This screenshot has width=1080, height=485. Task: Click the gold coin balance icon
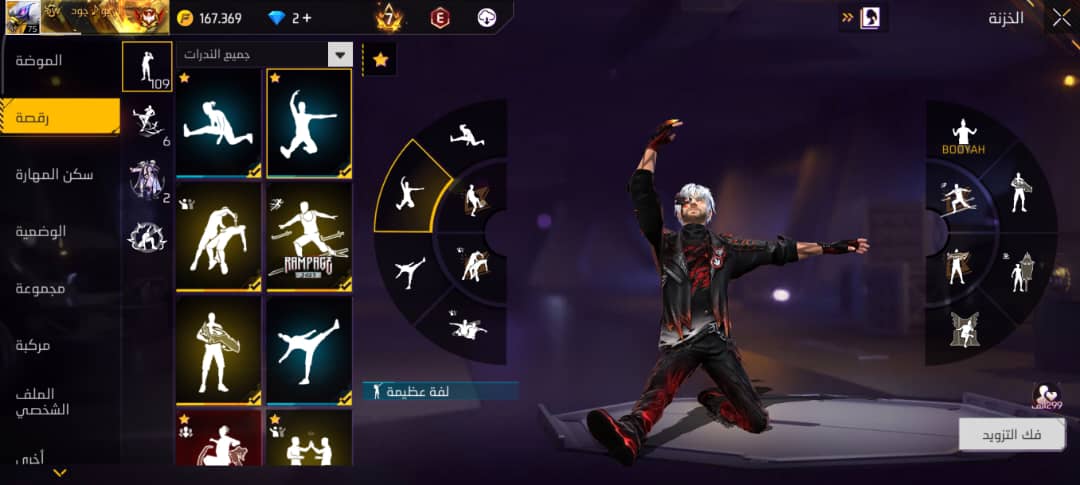tap(185, 18)
